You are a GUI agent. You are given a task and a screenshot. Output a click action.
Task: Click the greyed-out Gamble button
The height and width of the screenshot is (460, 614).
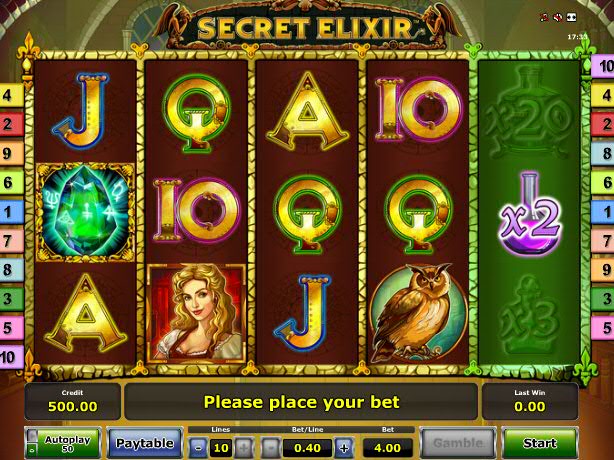(456, 442)
